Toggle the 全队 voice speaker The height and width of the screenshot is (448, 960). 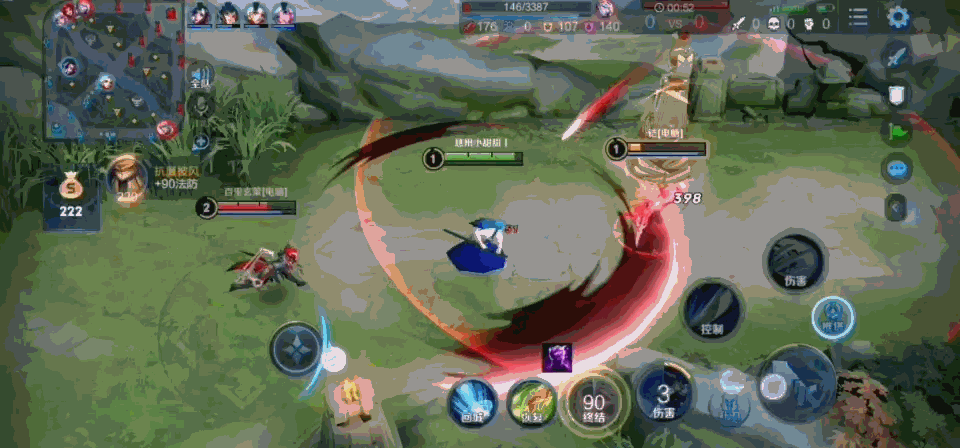click(x=200, y=77)
